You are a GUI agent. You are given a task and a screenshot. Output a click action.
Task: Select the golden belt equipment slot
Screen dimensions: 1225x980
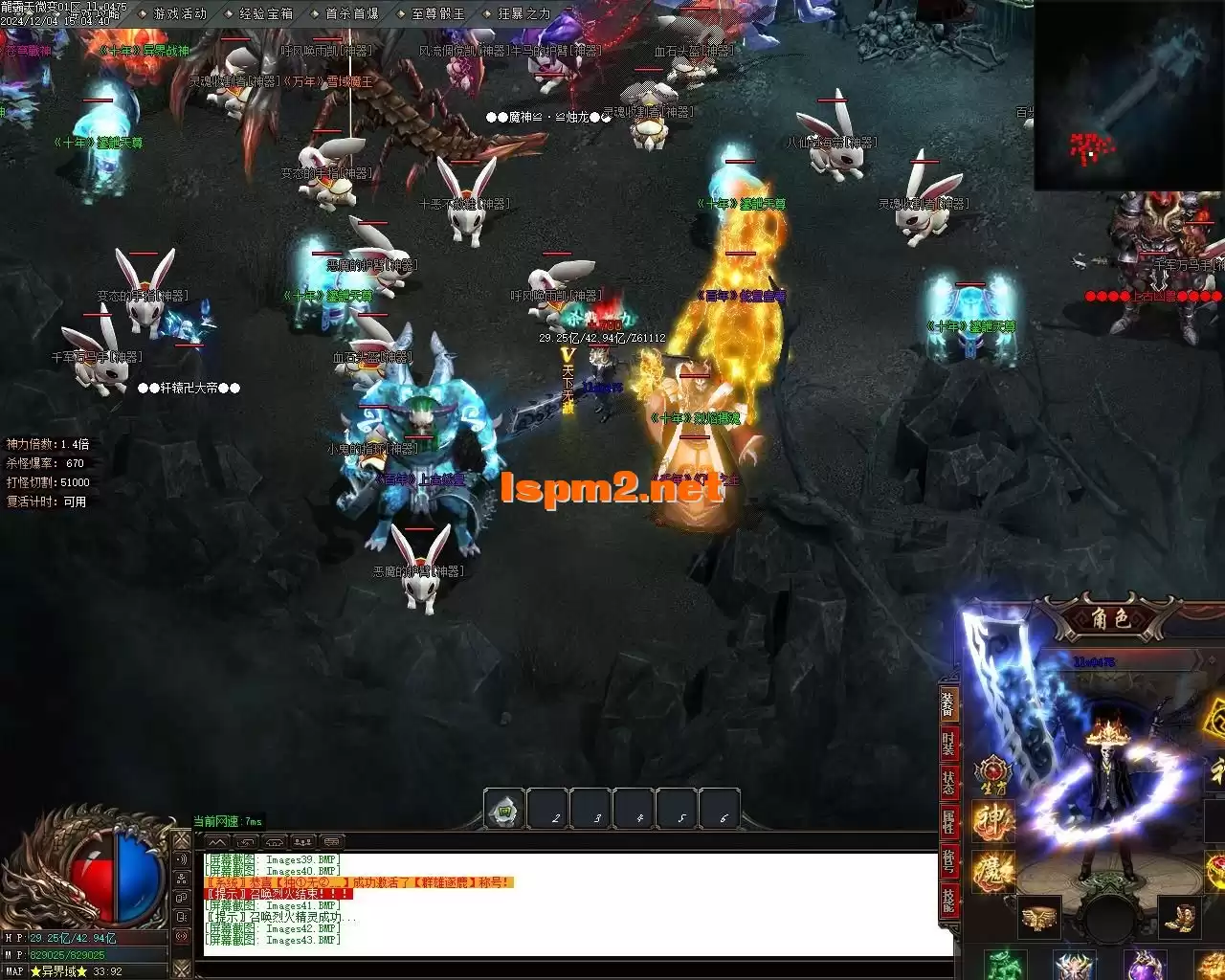(x=1038, y=918)
